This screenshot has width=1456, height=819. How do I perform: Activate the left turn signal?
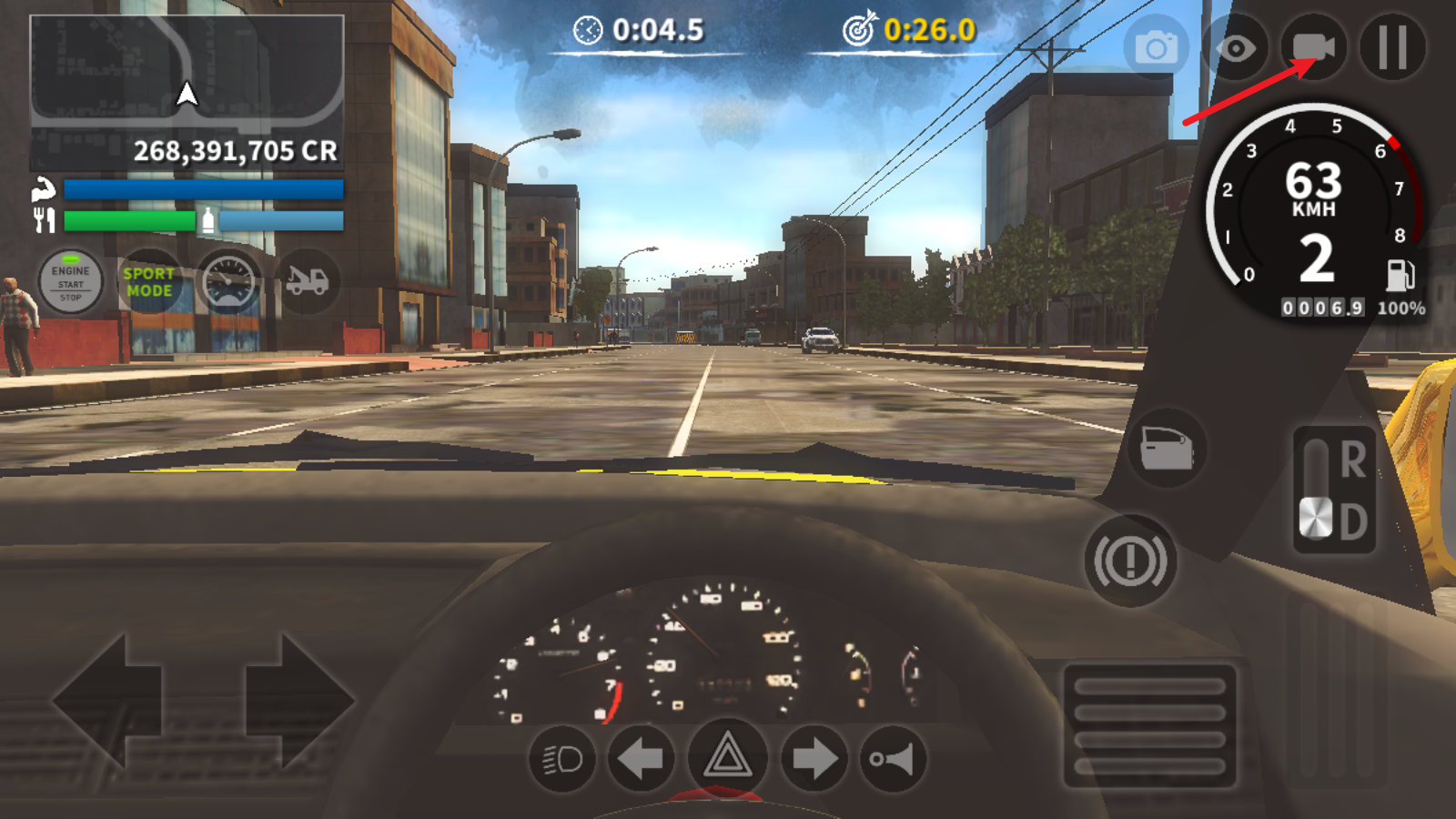(x=641, y=758)
